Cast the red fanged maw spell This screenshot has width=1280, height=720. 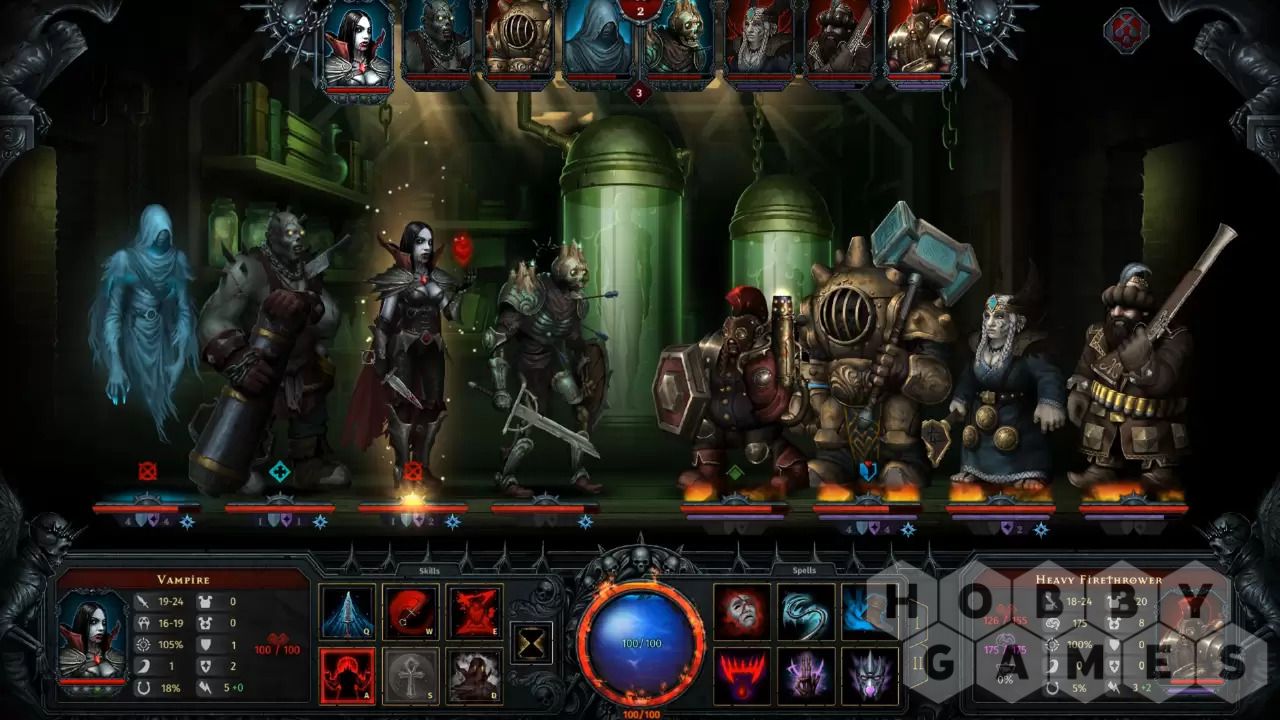tap(741, 676)
